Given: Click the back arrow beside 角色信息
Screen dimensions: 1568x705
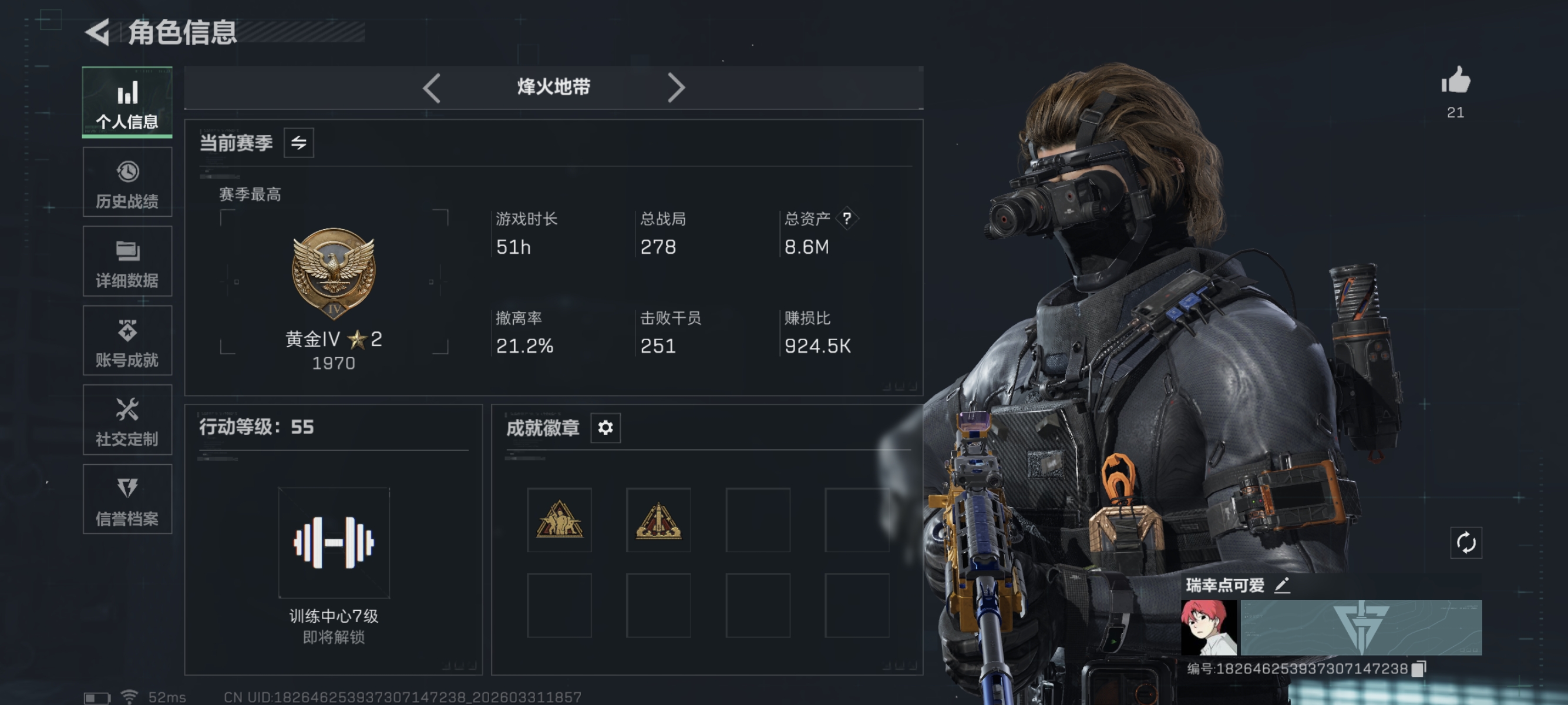Looking at the screenshot, I should [100, 35].
